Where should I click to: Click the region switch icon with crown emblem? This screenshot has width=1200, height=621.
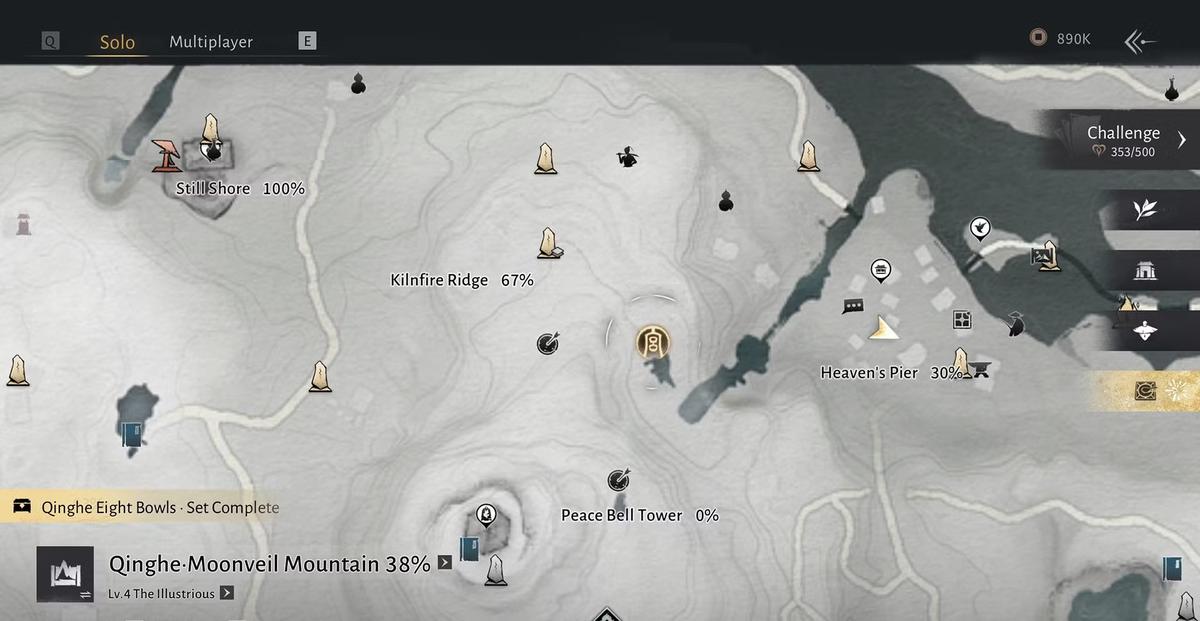[x=65, y=574]
